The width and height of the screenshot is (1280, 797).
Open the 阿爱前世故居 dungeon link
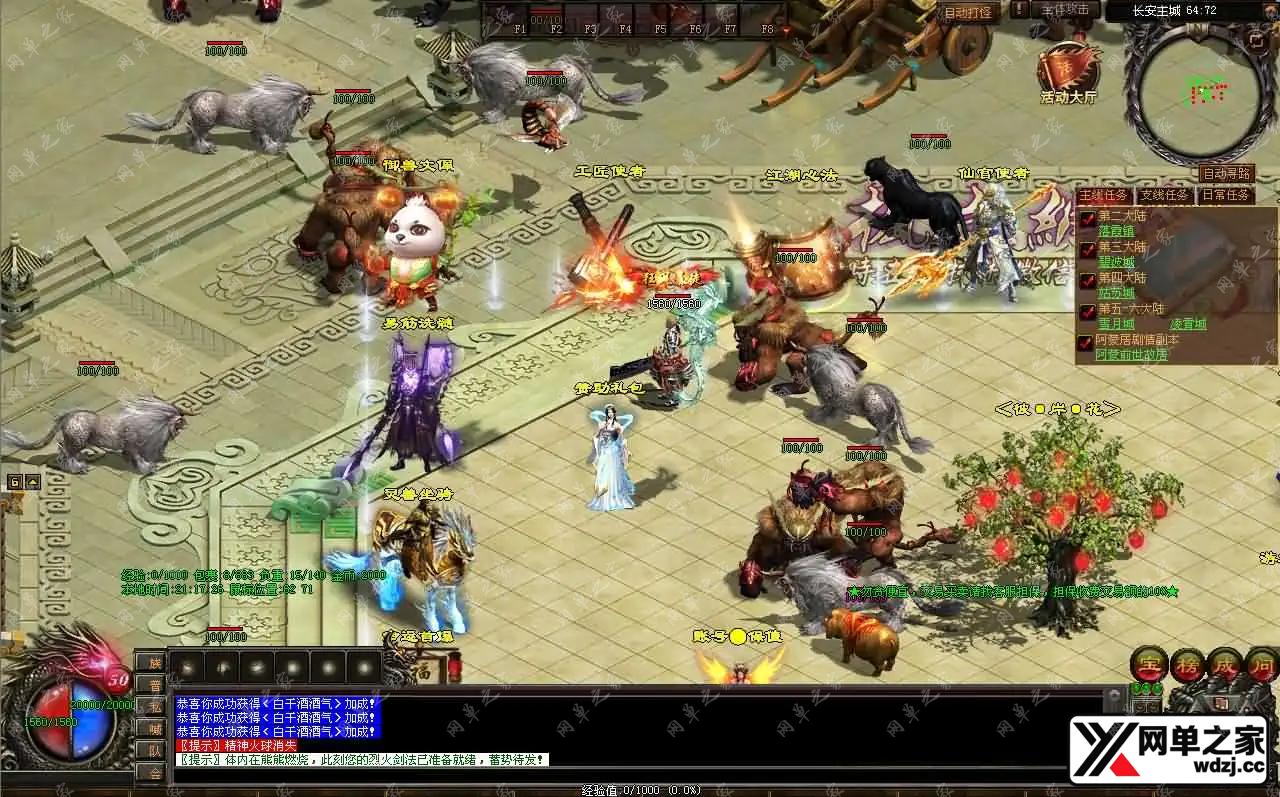click(1131, 355)
